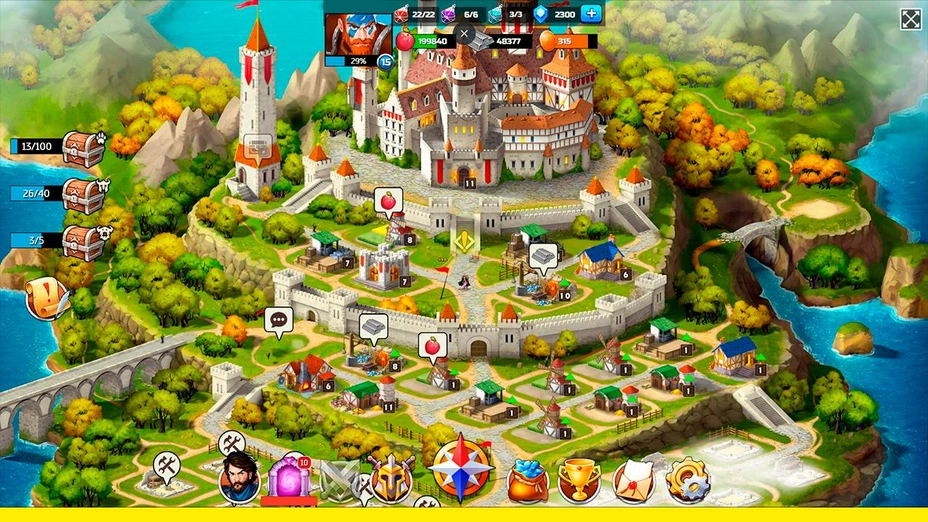The image size is (928, 522).
Task: Open the monster chest with paw emblem
Action: pyautogui.click(x=83, y=148)
